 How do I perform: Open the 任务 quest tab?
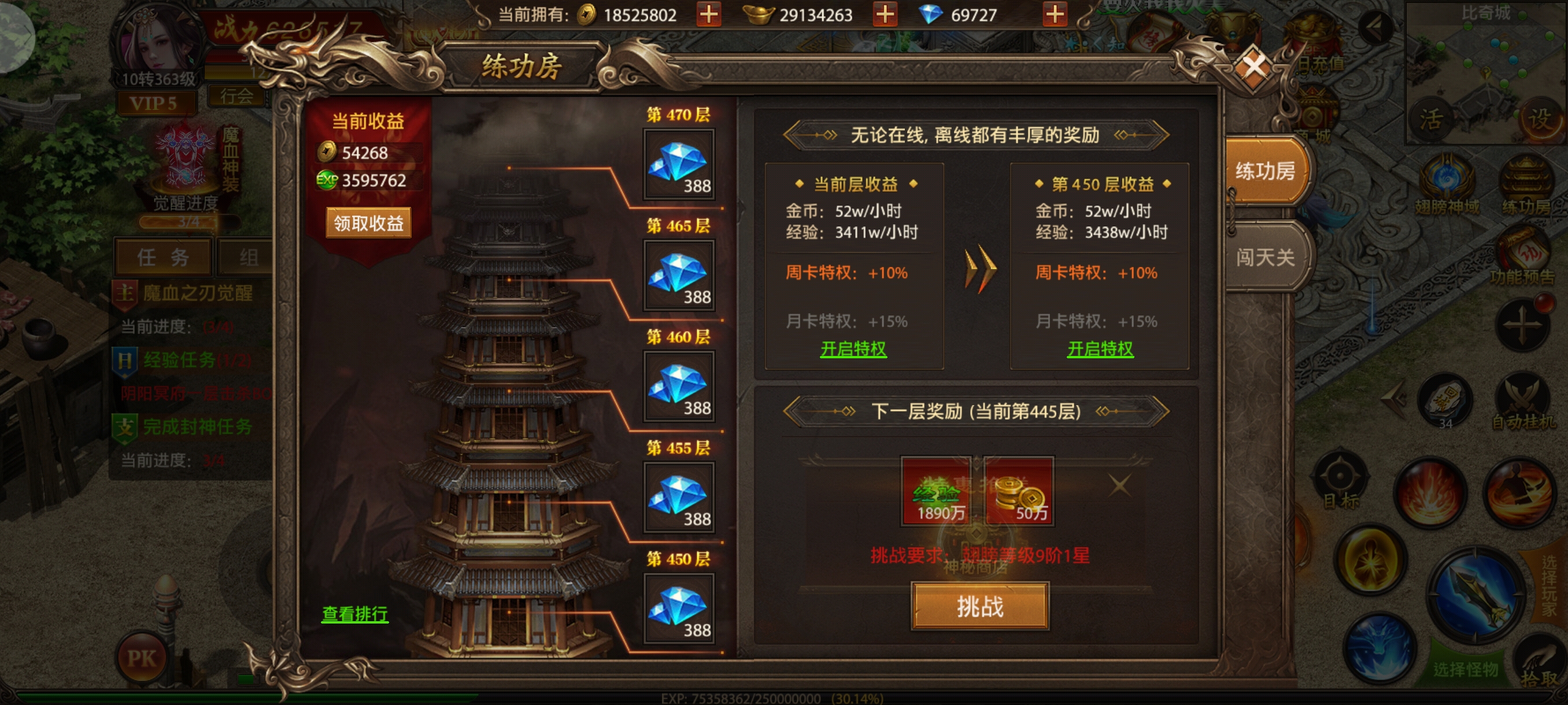[162, 257]
